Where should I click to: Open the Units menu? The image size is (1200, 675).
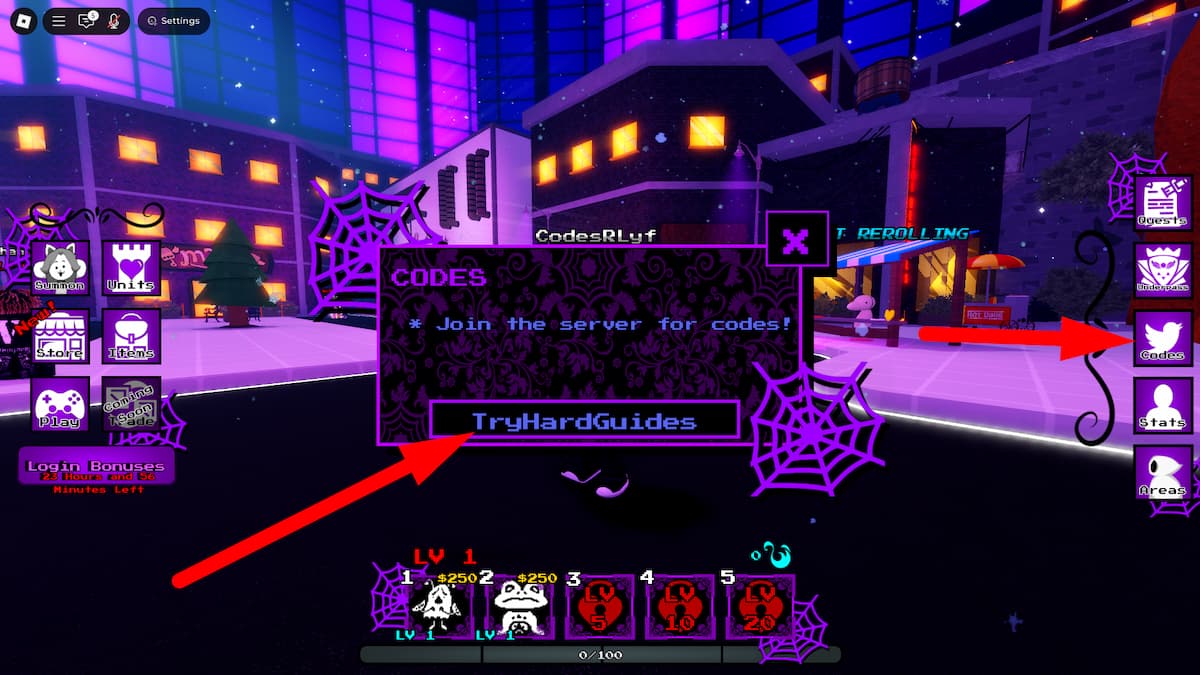click(131, 267)
